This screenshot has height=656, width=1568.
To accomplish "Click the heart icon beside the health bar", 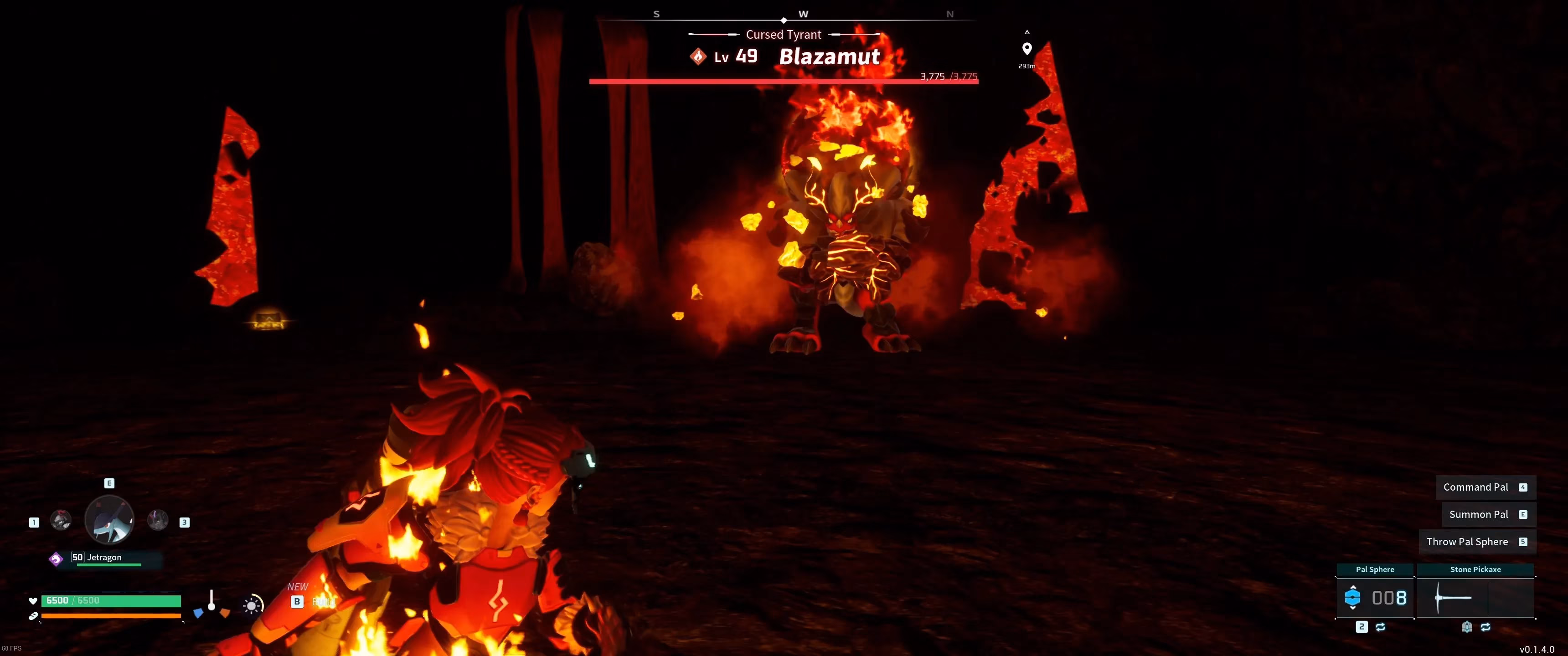I will 33,601.
